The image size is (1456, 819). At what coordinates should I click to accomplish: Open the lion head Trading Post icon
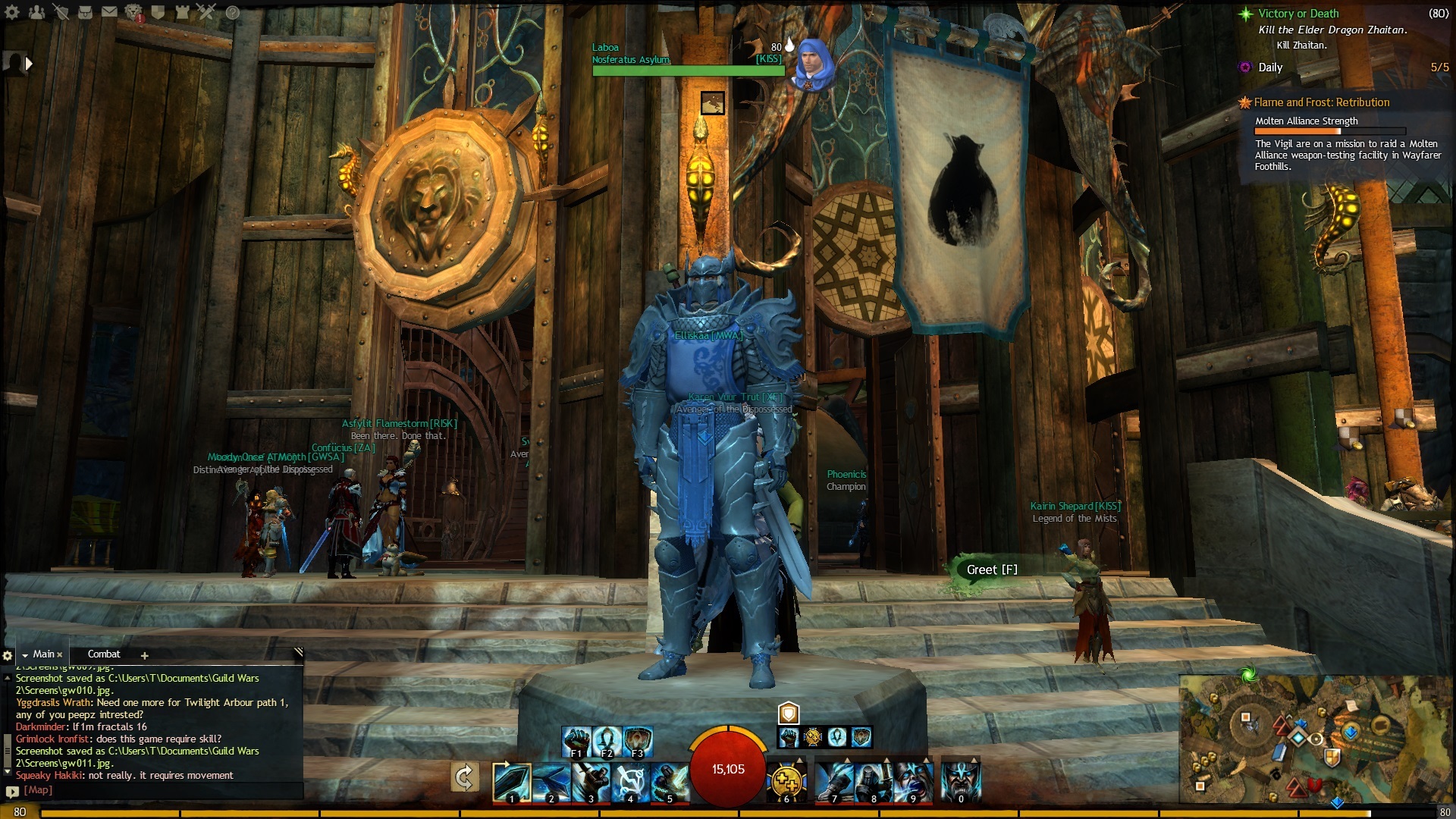[x=133, y=12]
